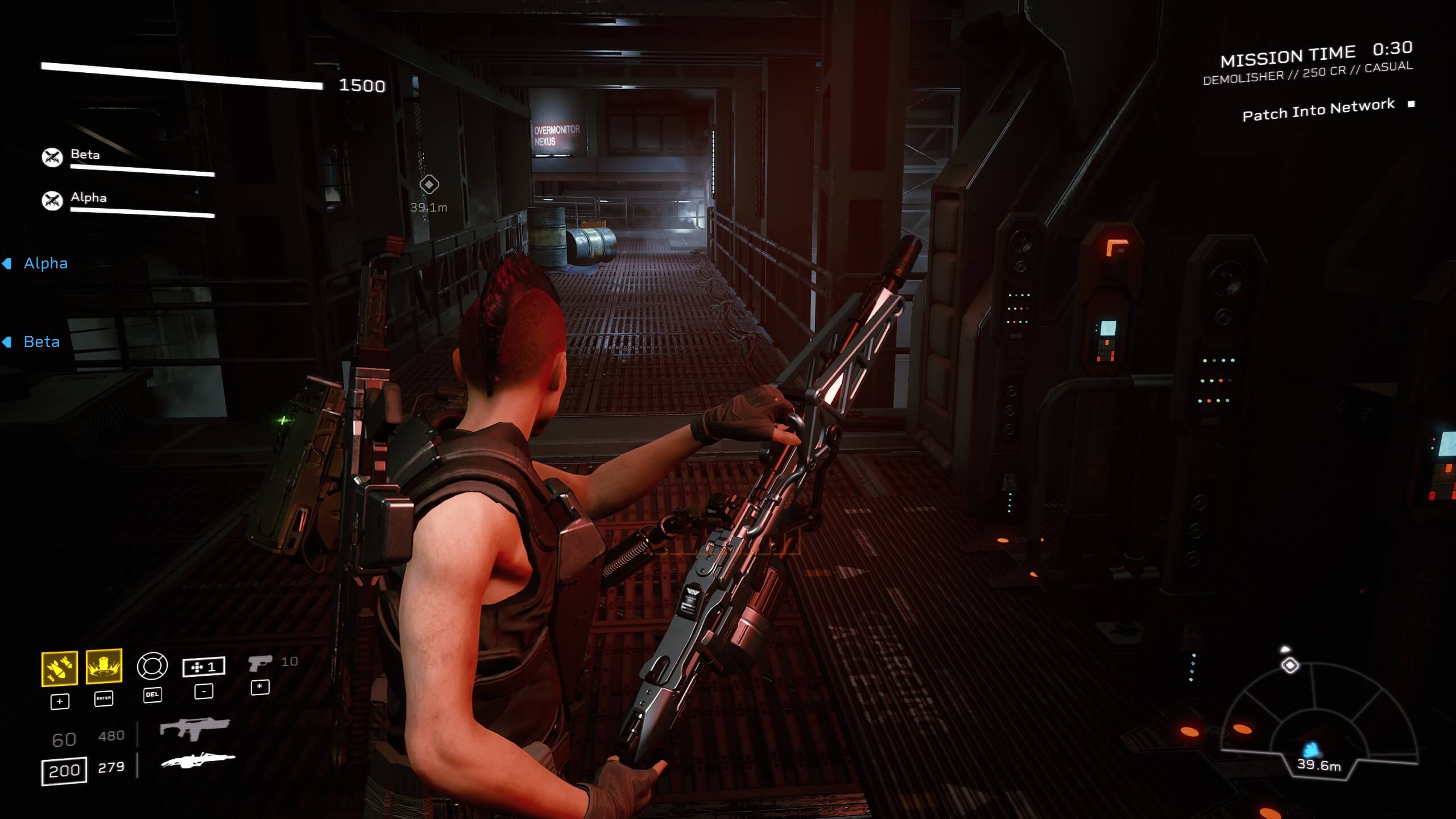The height and width of the screenshot is (819, 1456).
Task: Activate the Micro Rockets ability icon
Action: click(60, 668)
